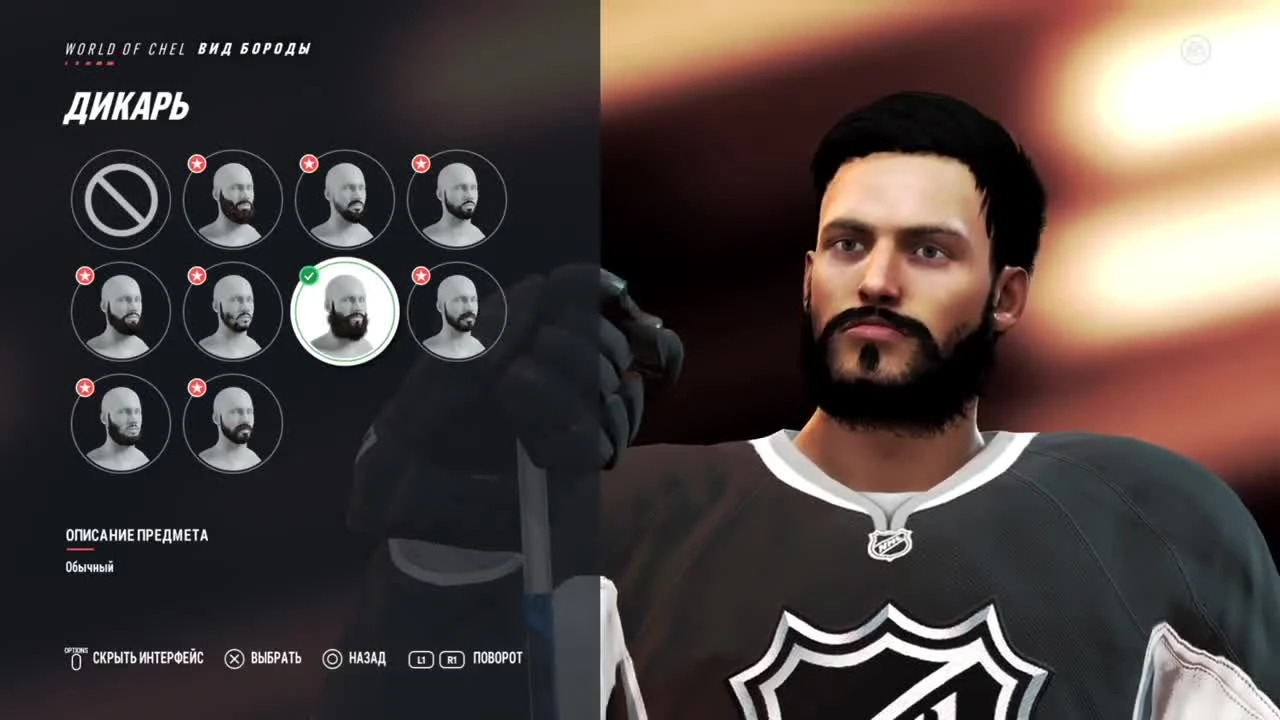1280x720 pixels.
Task: Hit 'СКРЫТЬ ИНТЕРФЕЙС' to hide the UI
Action: click(x=146, y=659)
